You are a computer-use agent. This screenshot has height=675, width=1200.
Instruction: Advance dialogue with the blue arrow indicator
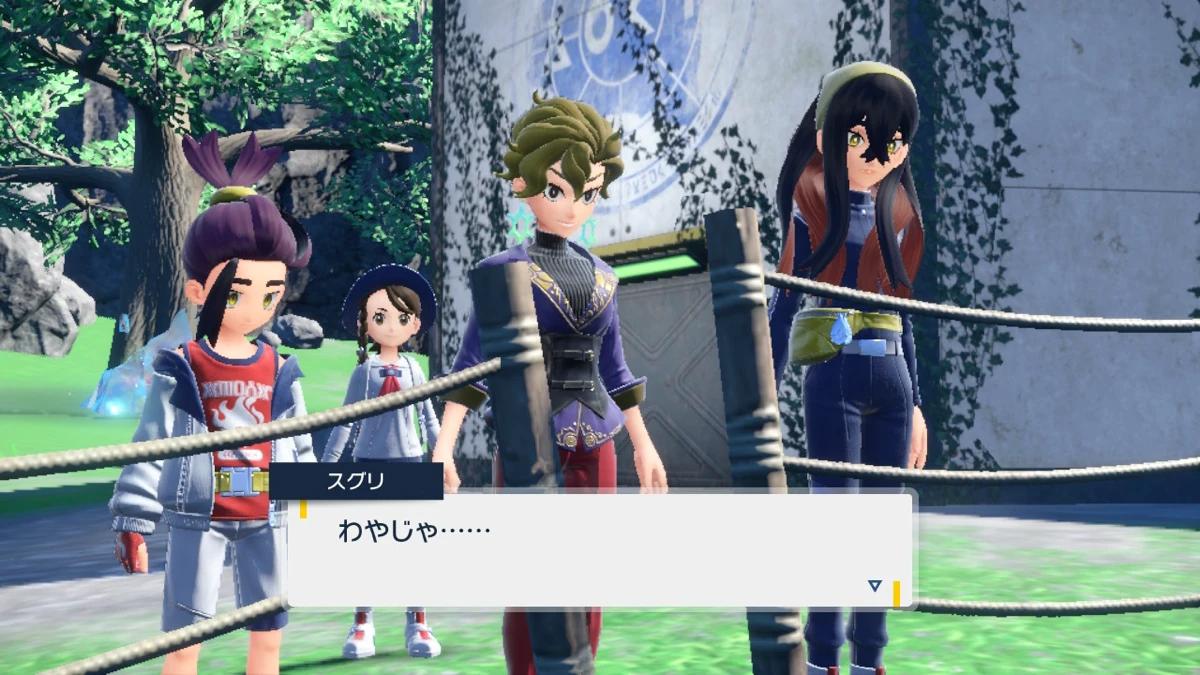tap(874, 586)
